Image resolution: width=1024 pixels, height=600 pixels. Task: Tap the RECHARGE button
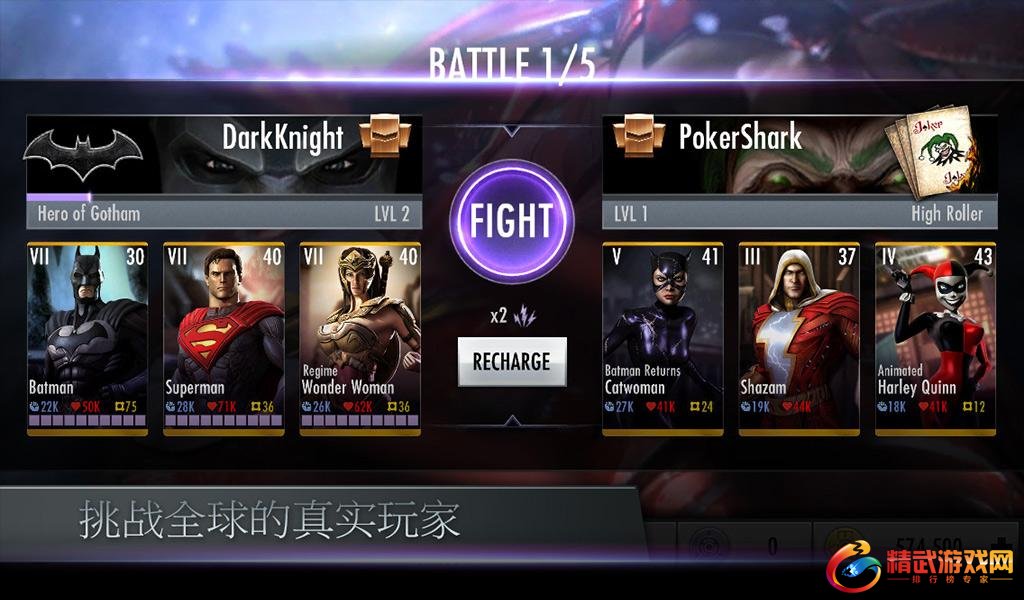click(x=511, y=361)
